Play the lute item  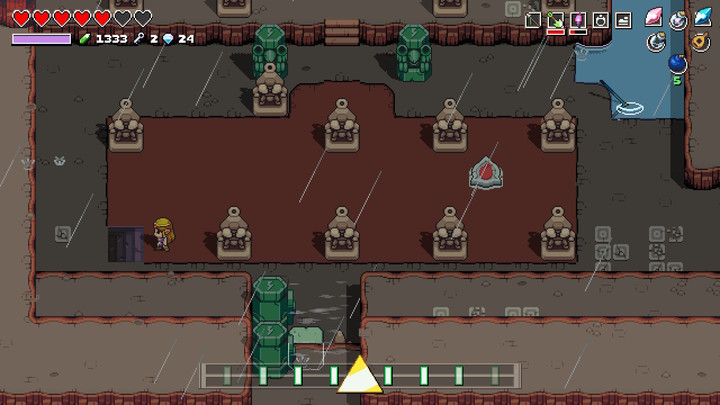click(702, 41)
